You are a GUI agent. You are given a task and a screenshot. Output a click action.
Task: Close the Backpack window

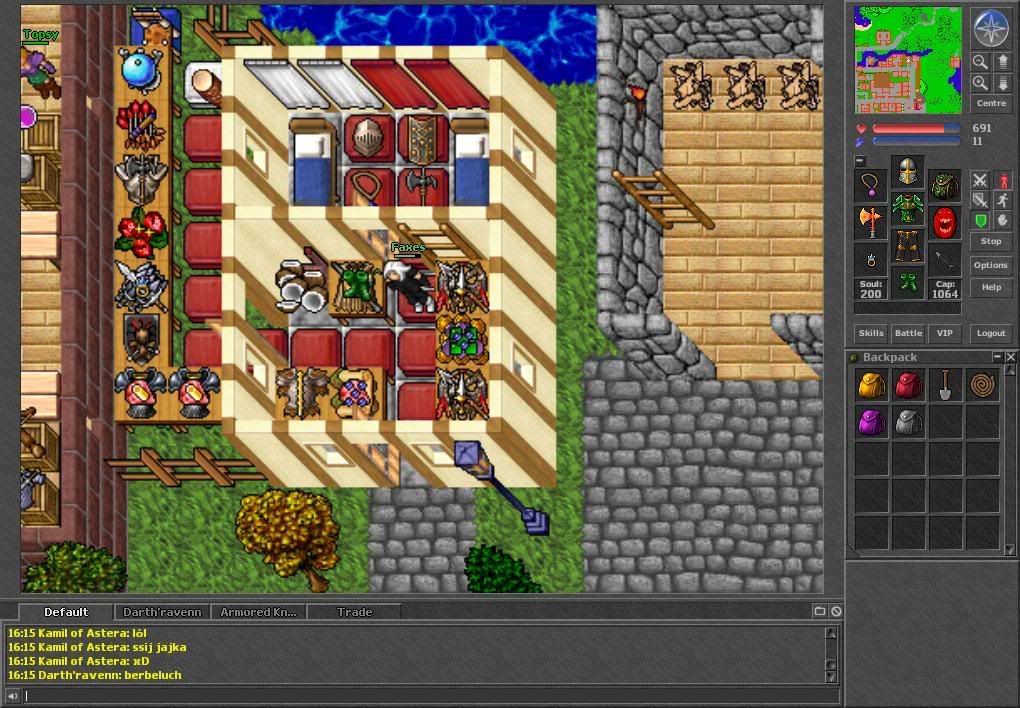coord(1011,357)
